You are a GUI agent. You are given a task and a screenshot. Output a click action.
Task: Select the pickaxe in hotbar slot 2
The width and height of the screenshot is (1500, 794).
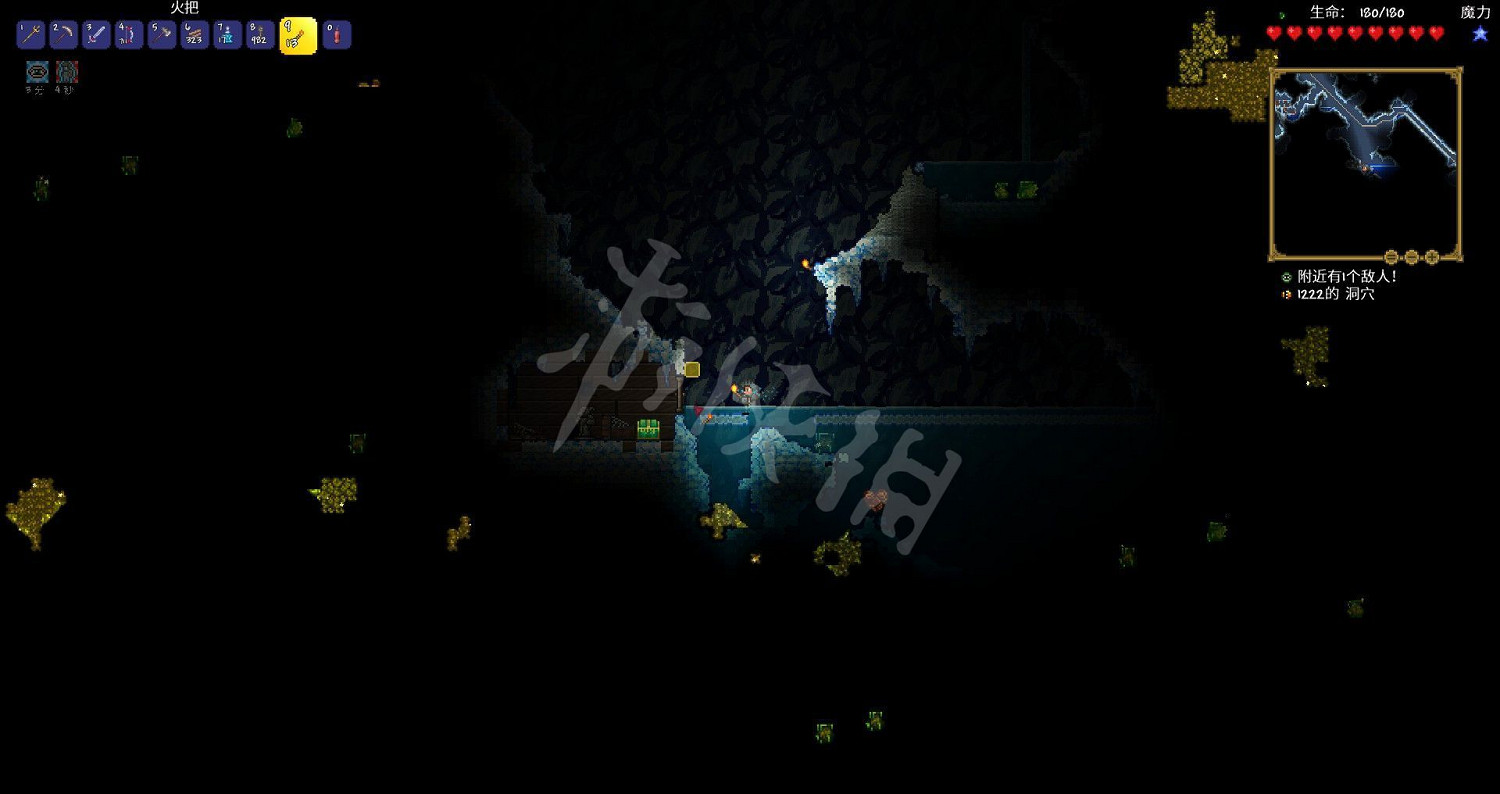pos(62,34)
